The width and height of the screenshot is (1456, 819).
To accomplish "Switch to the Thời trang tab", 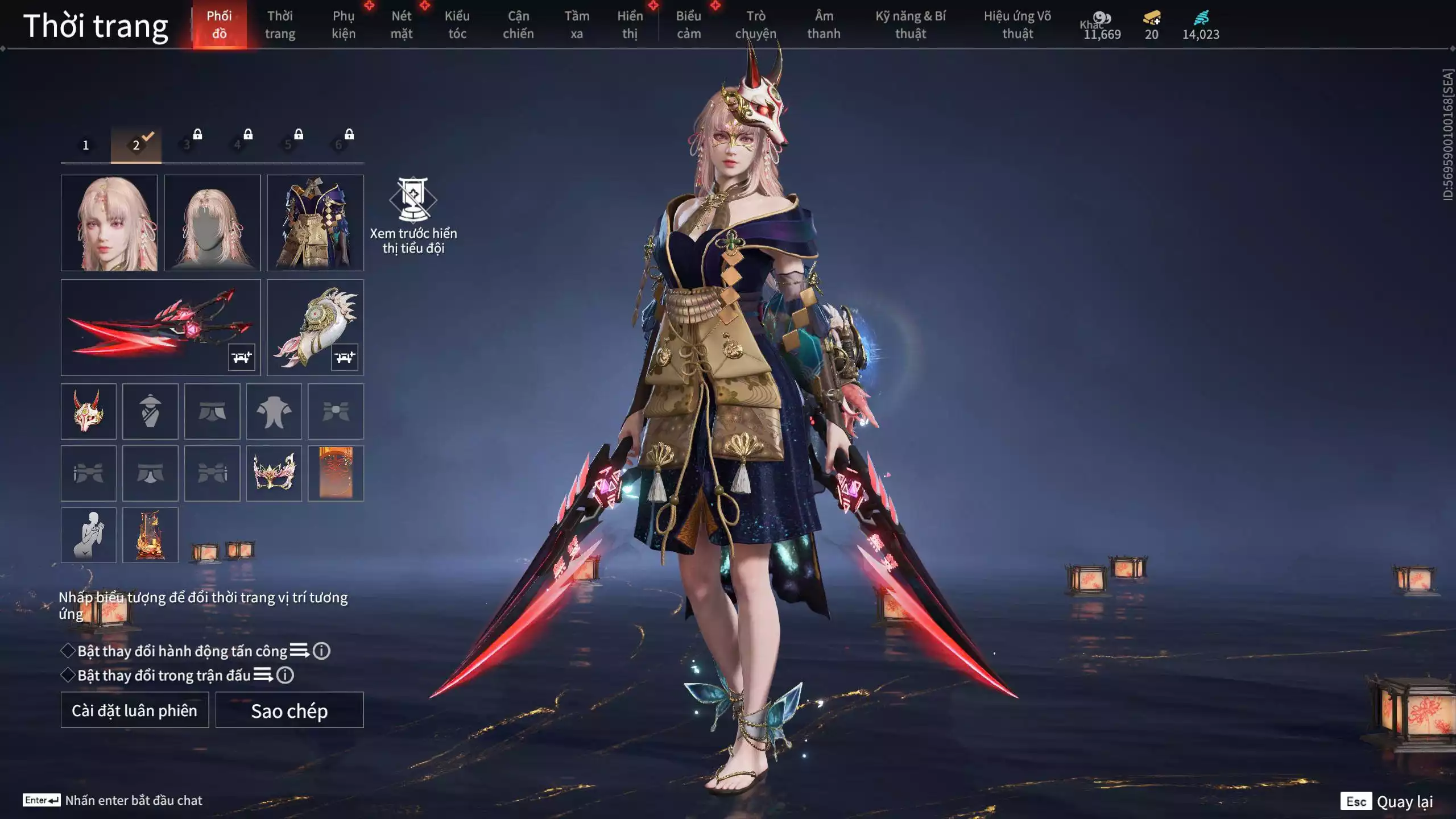I will click(280, 24).
